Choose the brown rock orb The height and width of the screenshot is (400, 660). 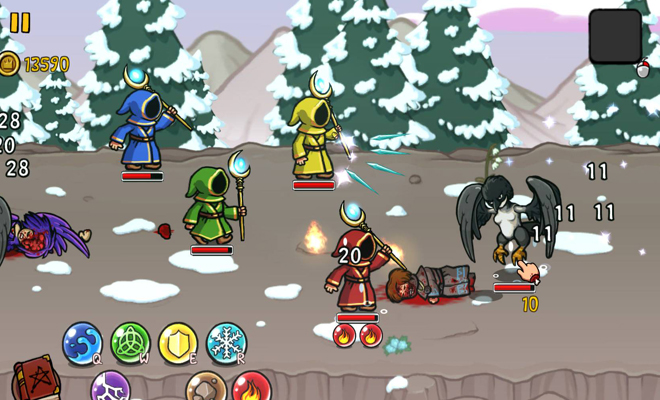[204, 388]
